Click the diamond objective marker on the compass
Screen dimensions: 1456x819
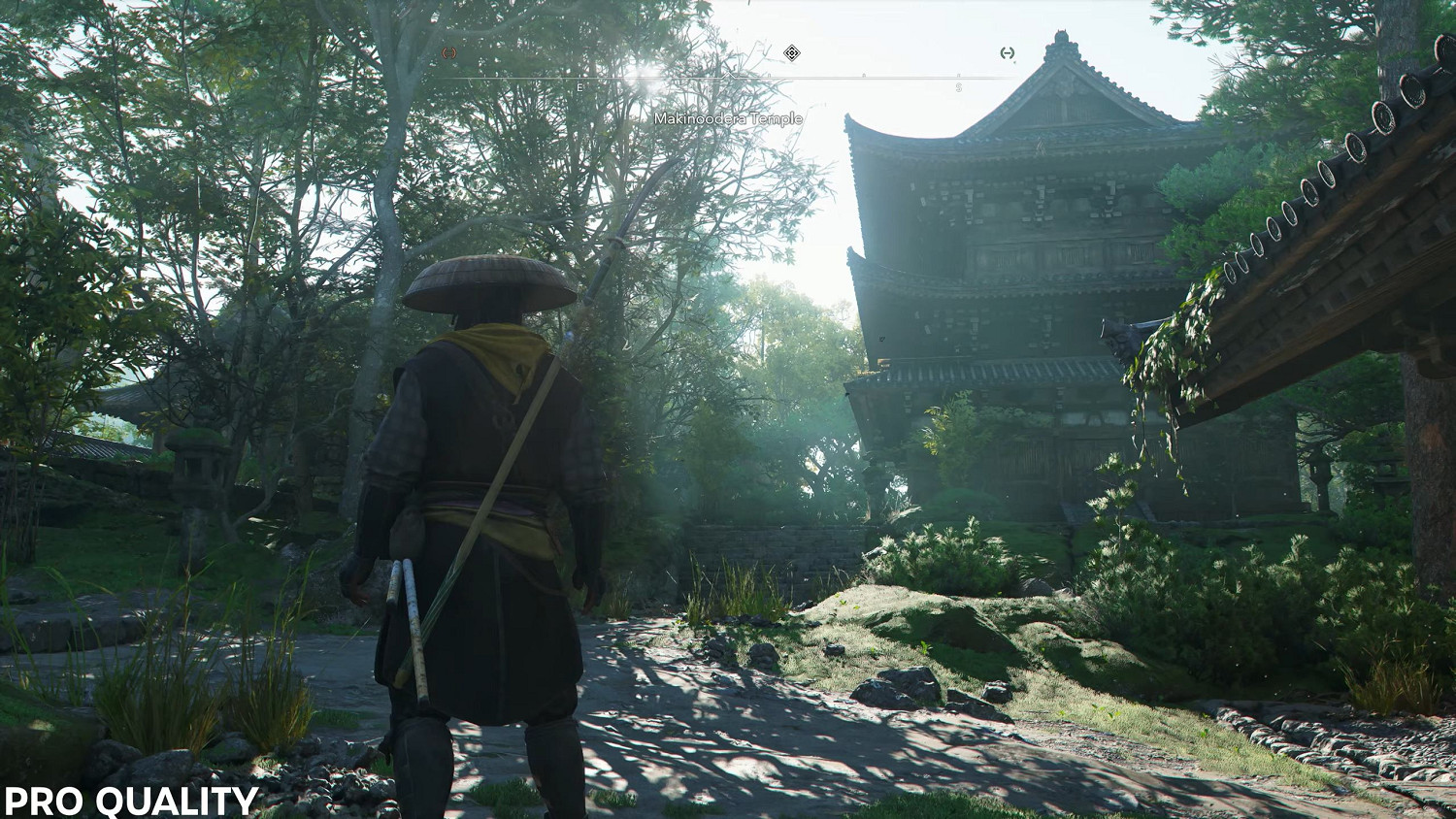point(793,54)
